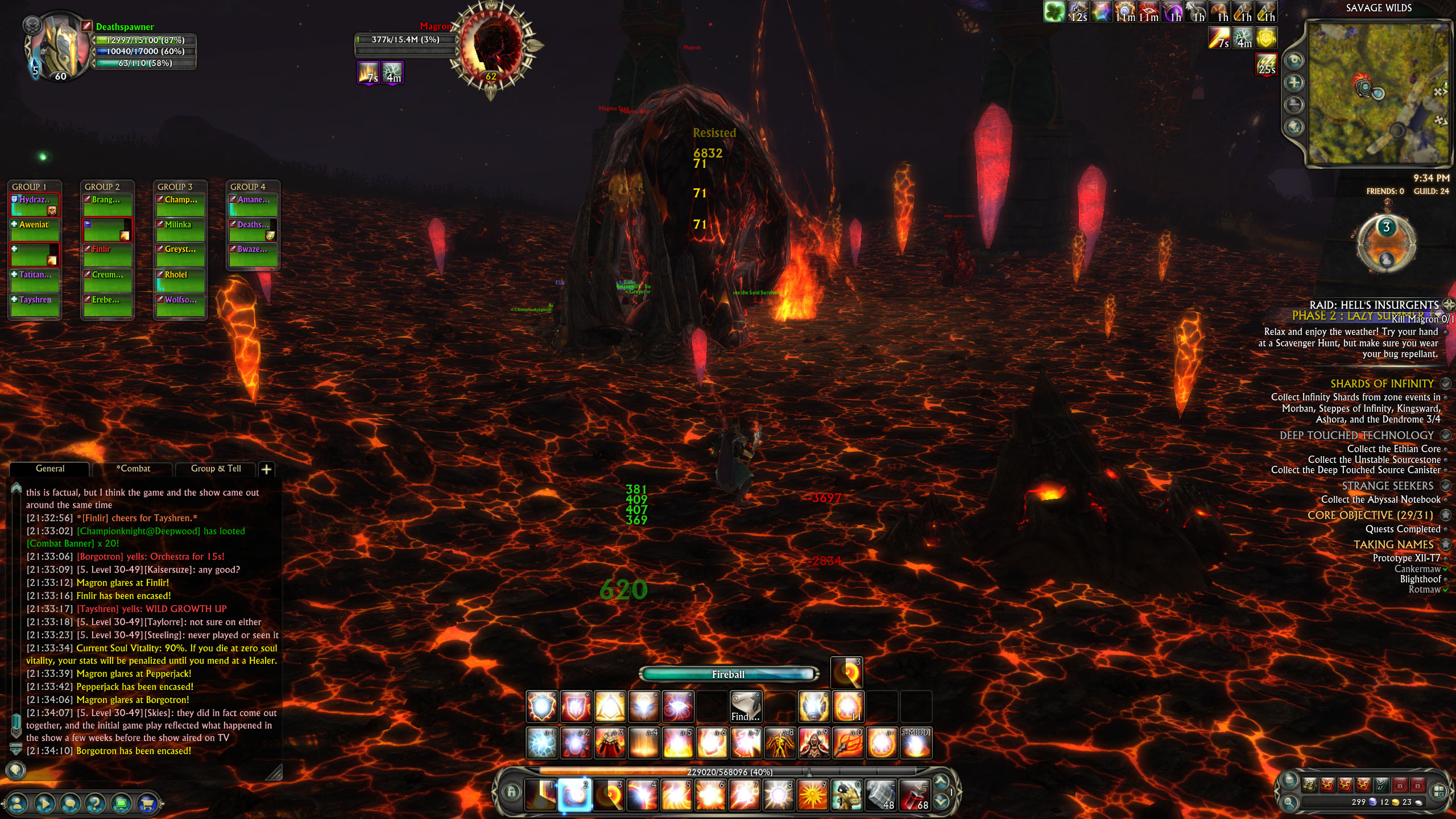Open social chat options via the speech bubble icon
The image size is (1456, 819).
[x=70, y=803]
